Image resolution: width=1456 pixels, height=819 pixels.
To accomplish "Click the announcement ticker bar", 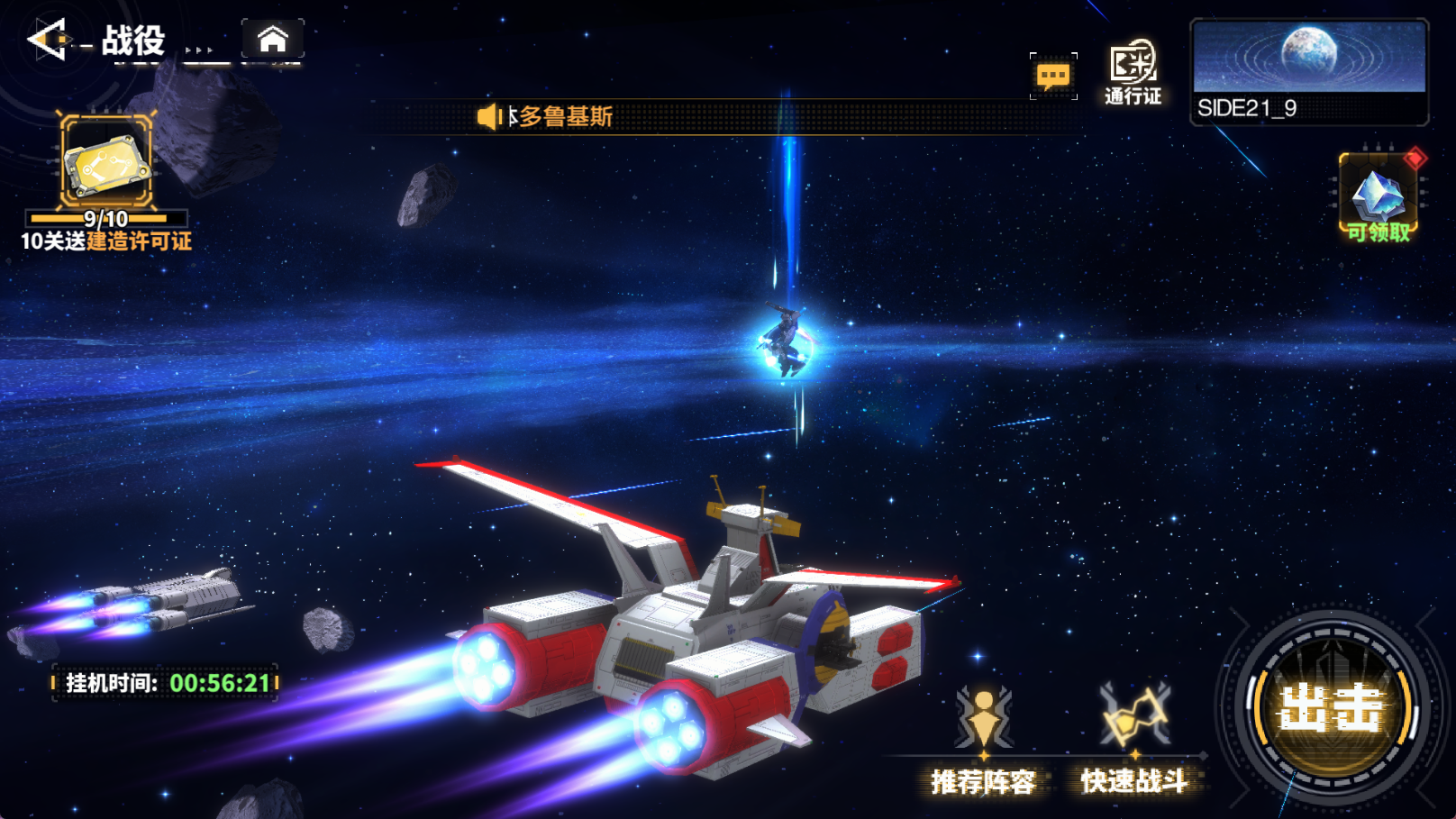I will pyautogui.click(x=721, y=116).
